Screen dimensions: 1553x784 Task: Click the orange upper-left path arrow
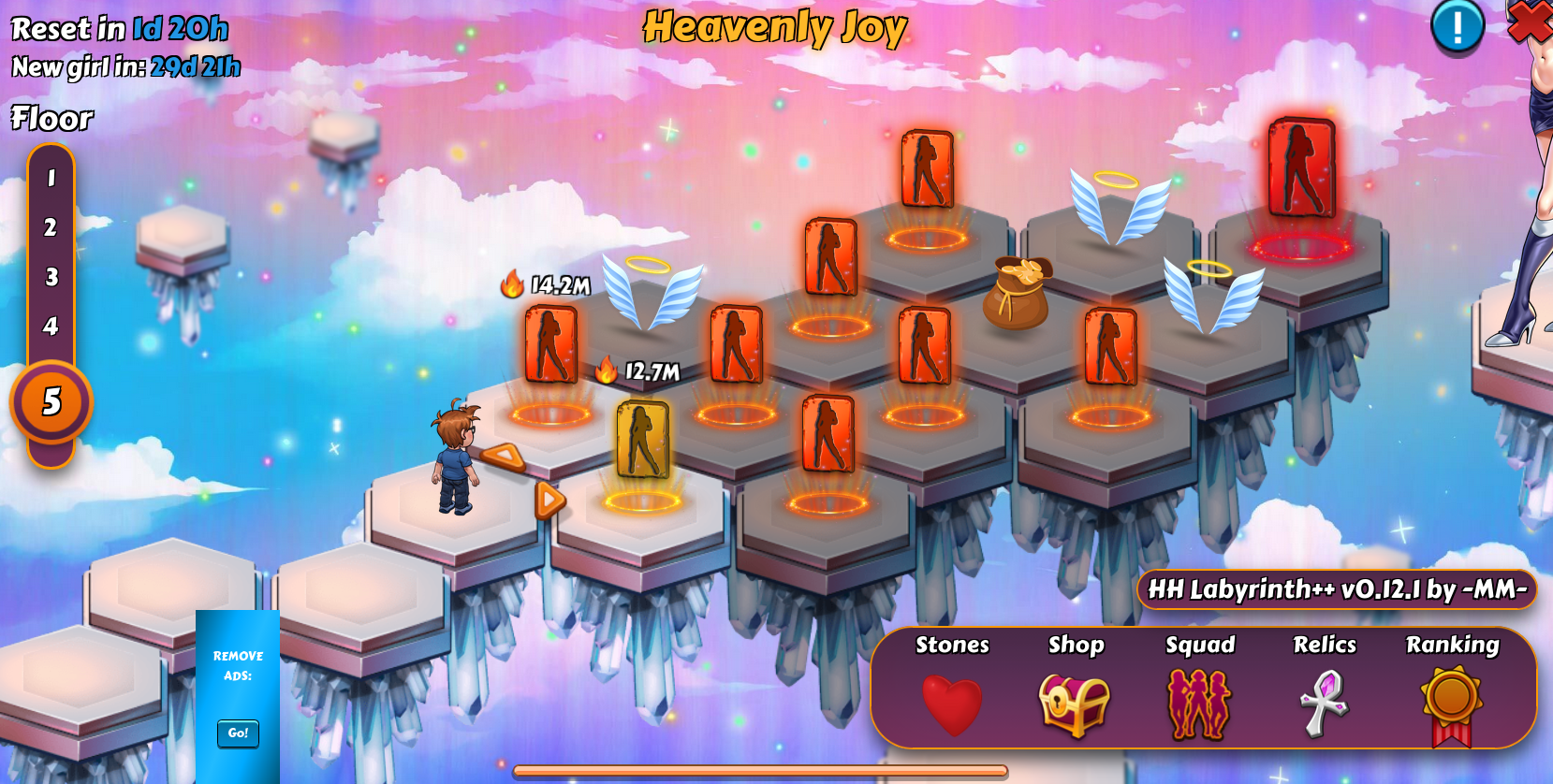click(x=504, y=457)
